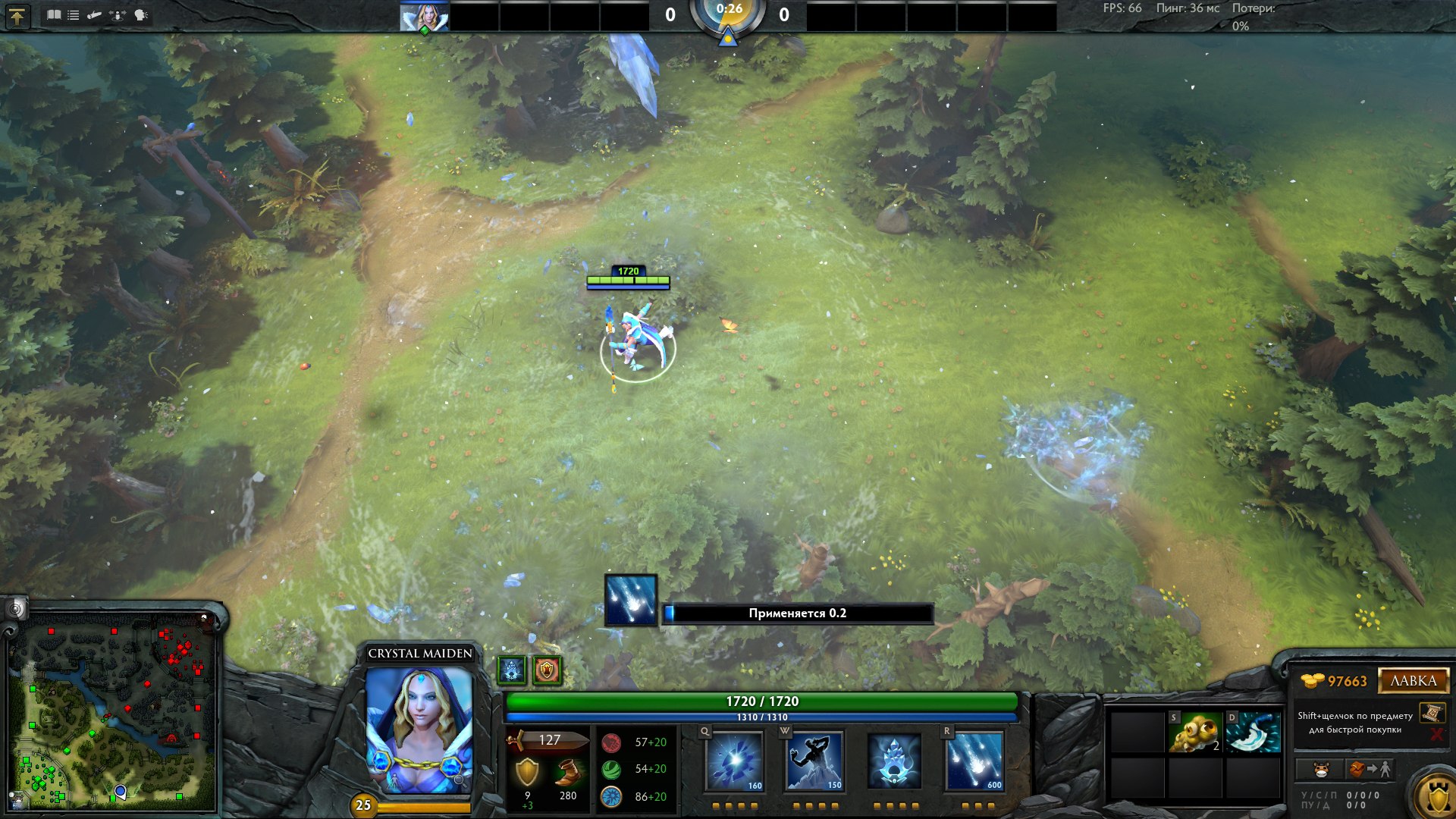Select the courier with donkey button
This screenshot has height=819, width=1456.
point(1320,770)
